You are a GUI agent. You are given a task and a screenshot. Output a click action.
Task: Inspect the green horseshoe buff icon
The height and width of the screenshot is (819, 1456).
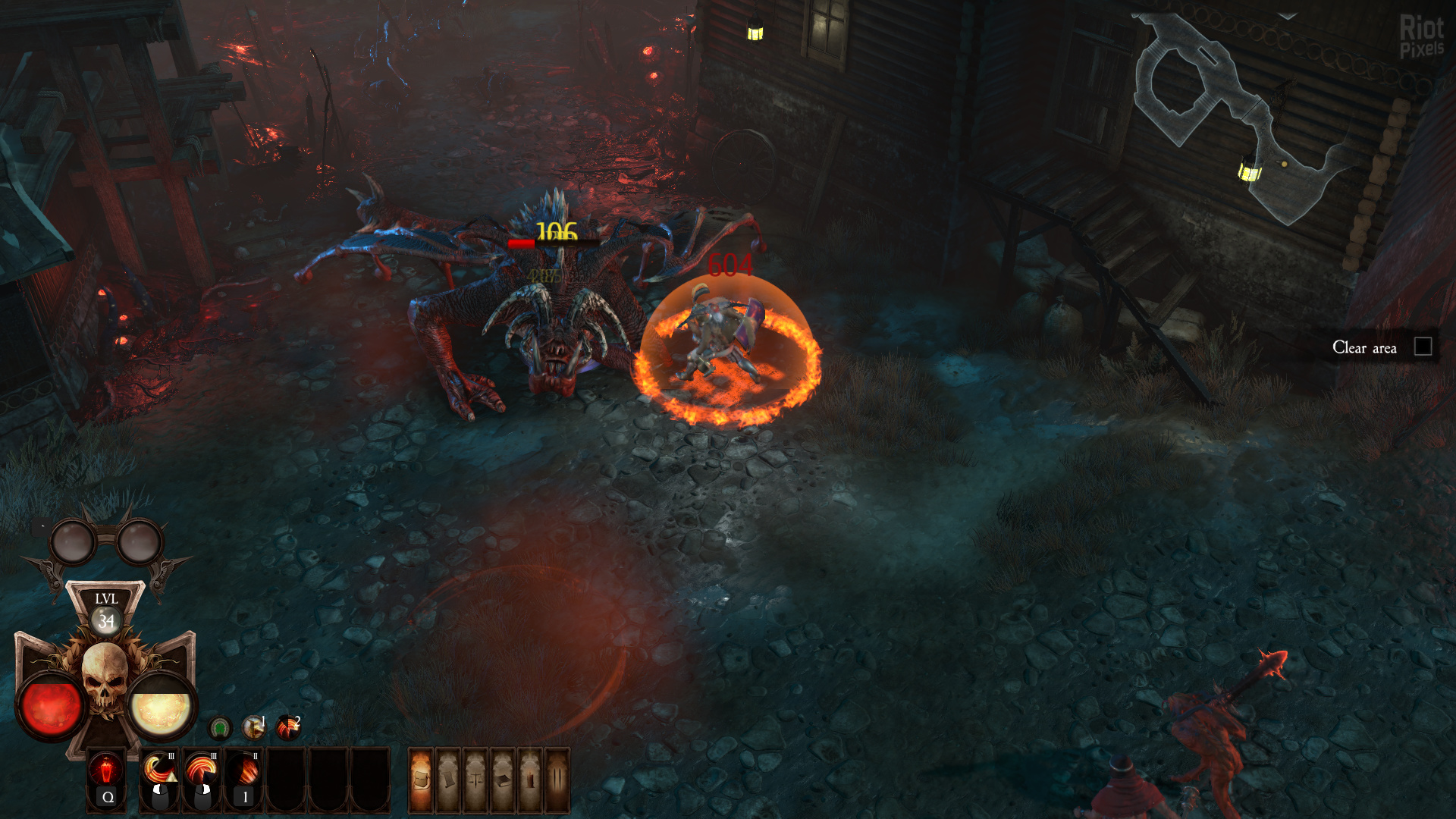tap(220, 729)
